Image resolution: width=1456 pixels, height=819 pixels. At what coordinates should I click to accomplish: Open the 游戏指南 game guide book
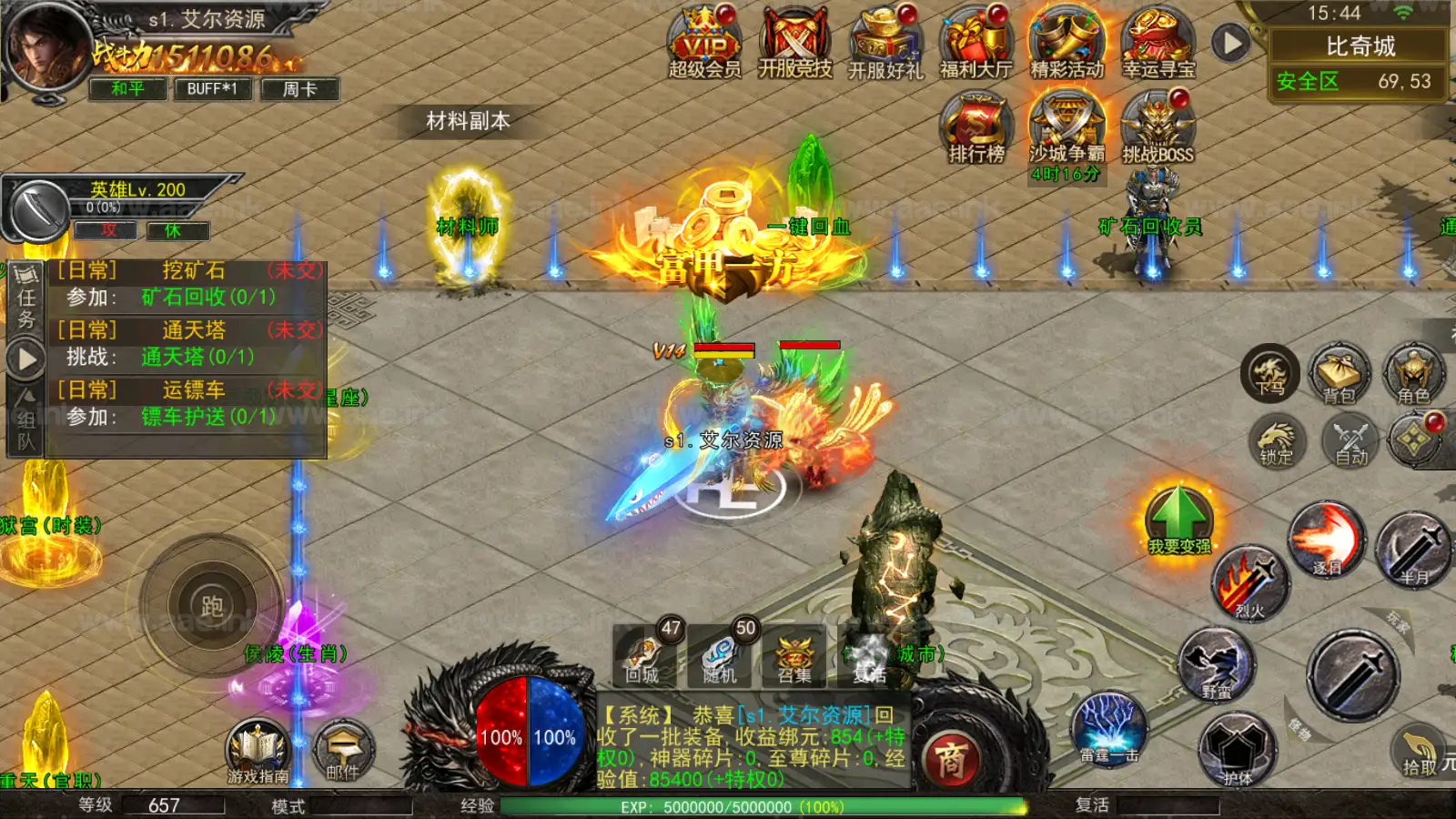pos(258,753)
